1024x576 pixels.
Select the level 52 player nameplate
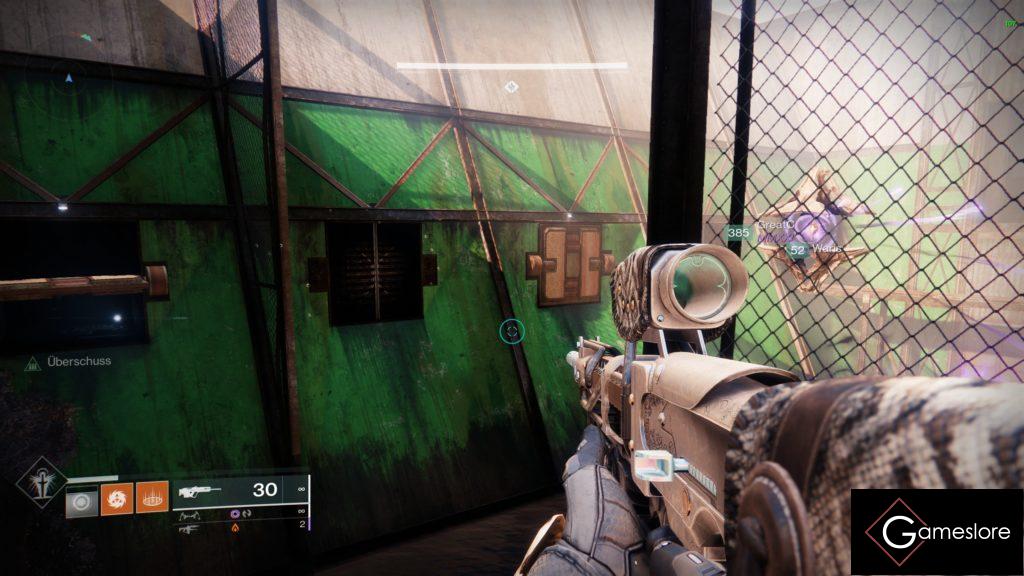click(815, 249)
